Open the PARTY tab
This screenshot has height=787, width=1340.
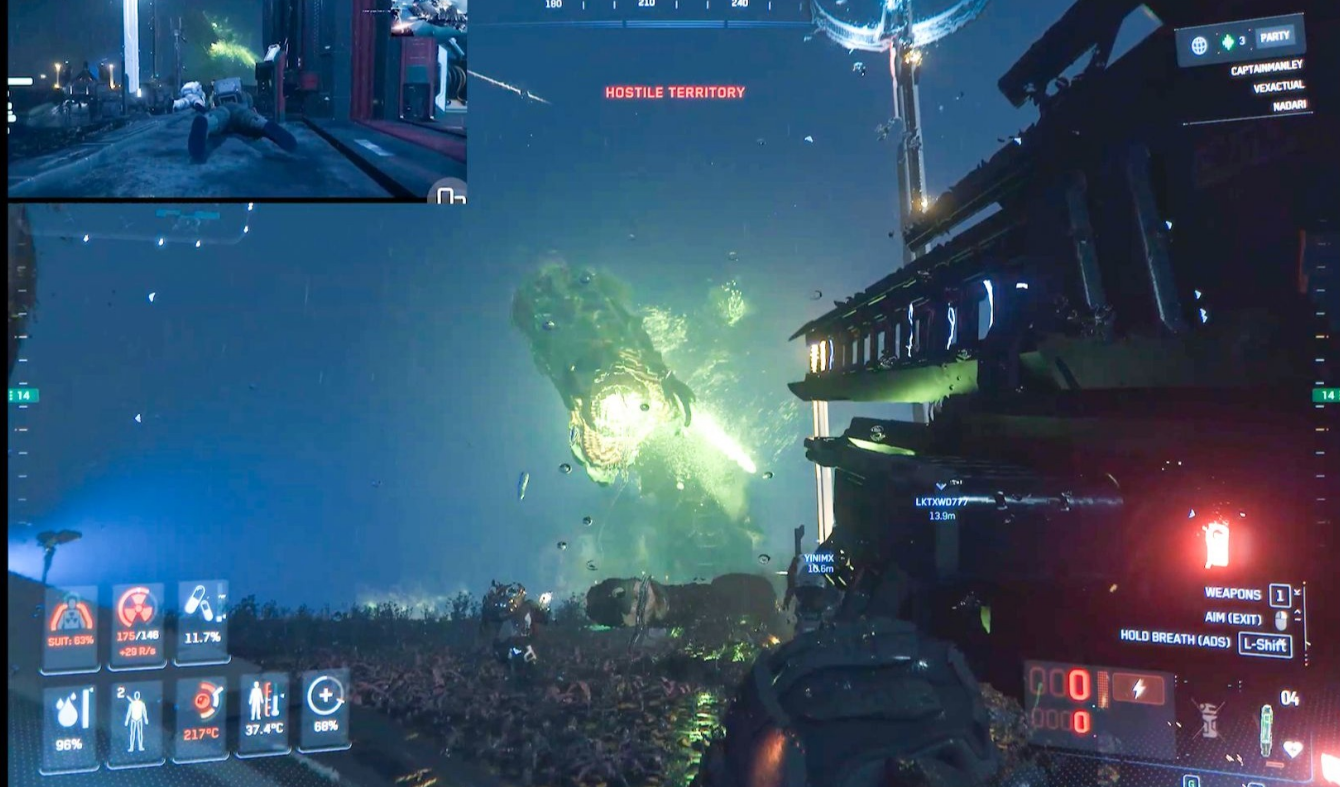tap(1274, 37)
